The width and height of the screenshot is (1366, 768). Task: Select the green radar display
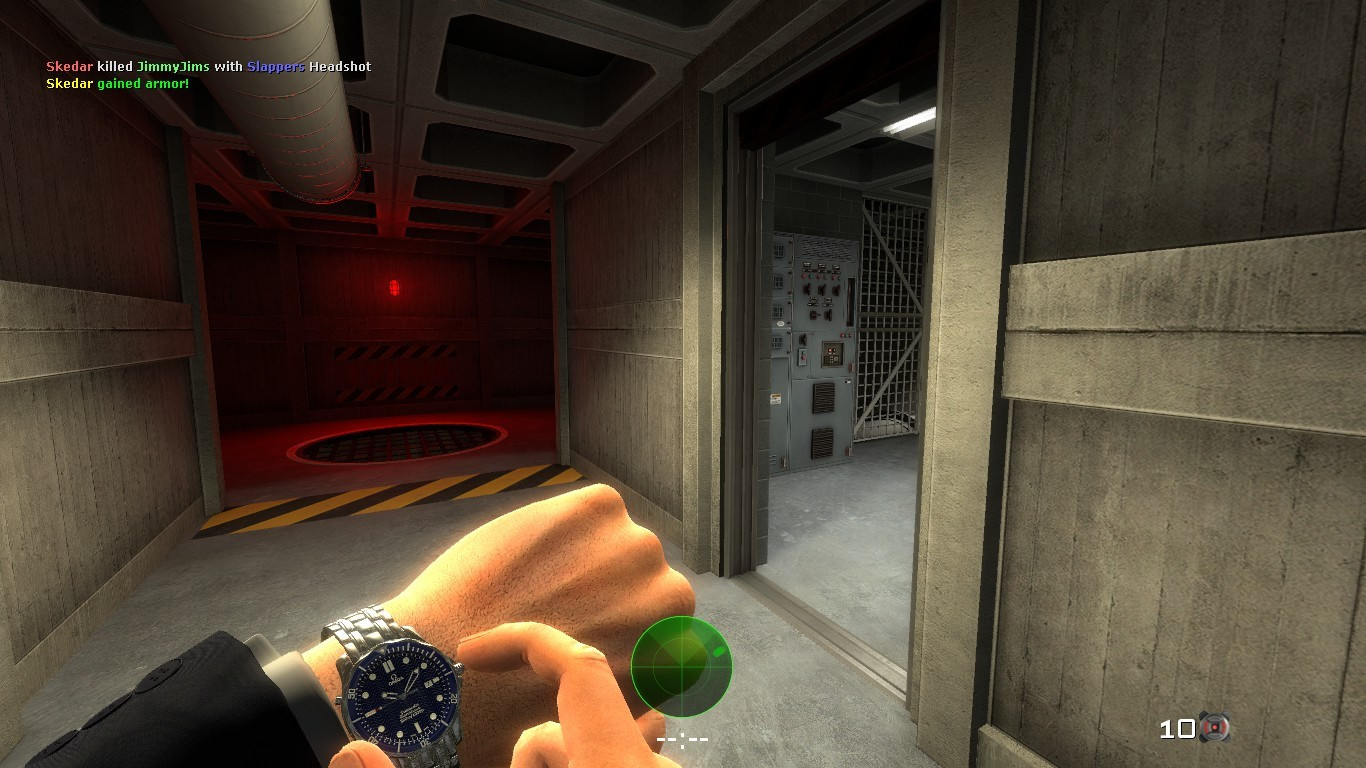click(x=681, y=665)
